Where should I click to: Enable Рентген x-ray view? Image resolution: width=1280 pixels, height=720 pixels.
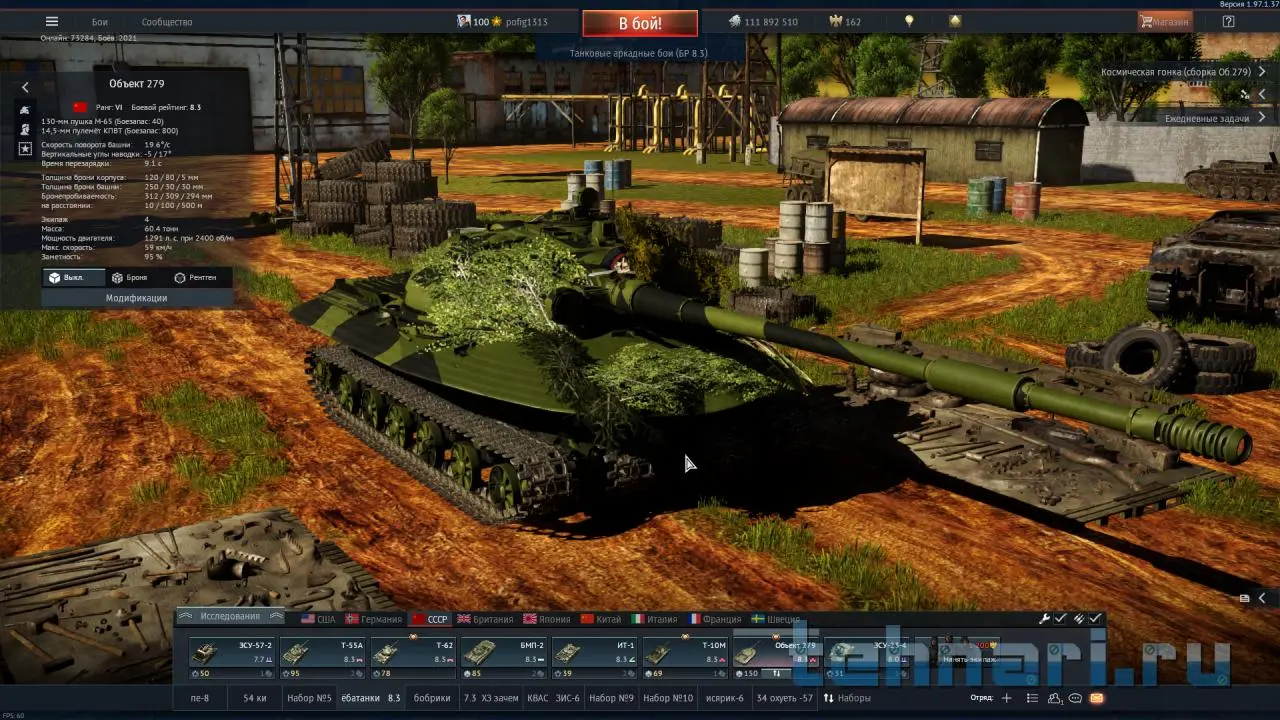point(195,277)
